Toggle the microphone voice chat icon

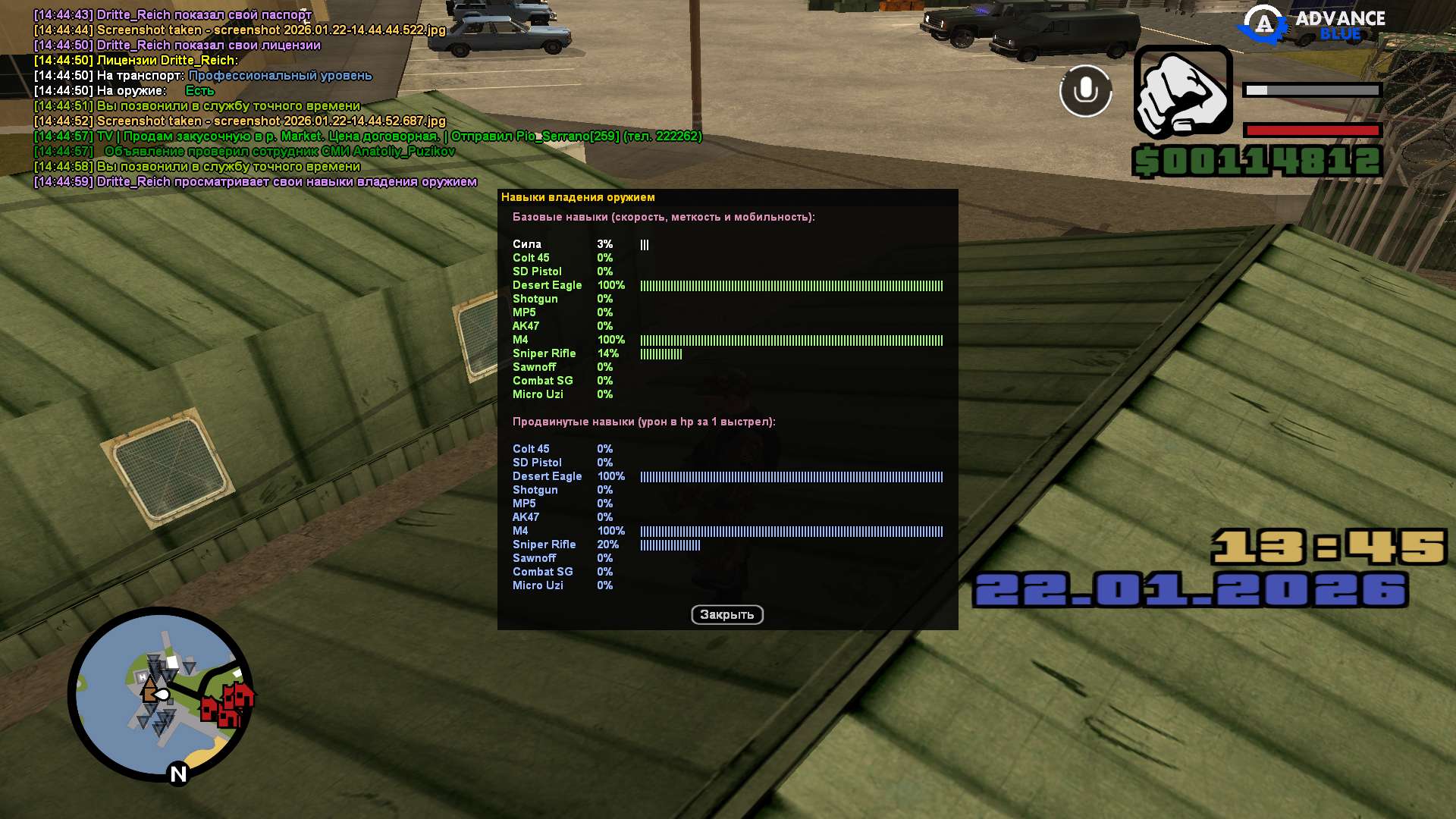point(1085,91)
